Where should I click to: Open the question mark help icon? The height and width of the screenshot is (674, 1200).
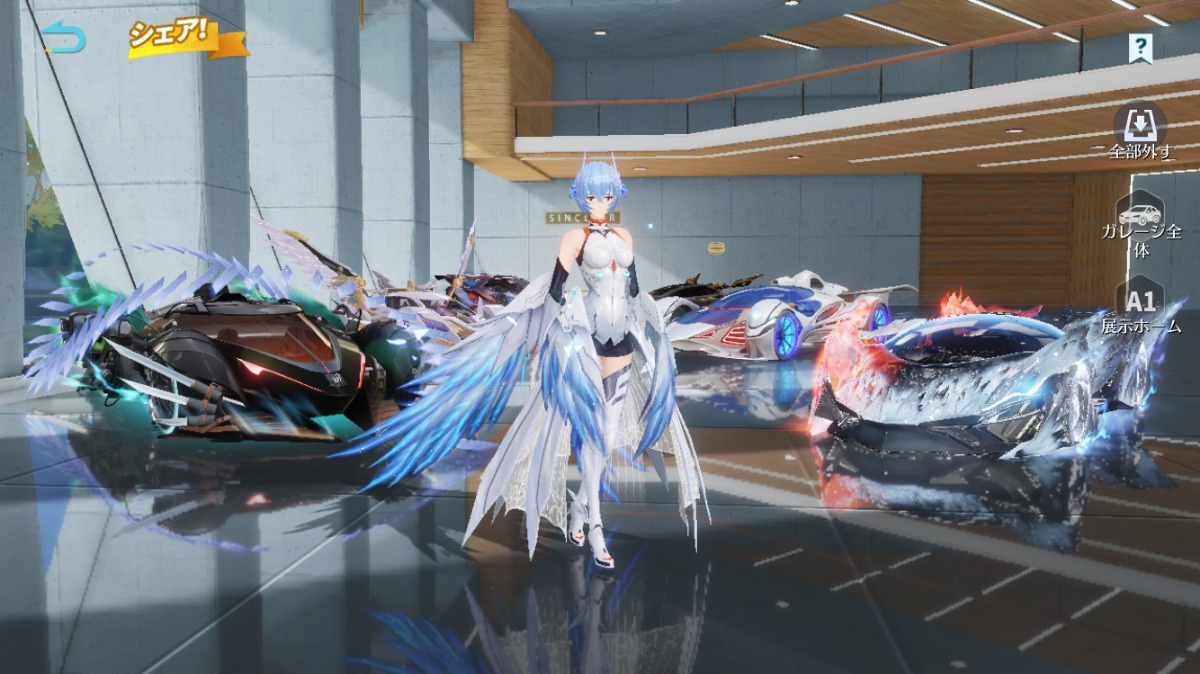1140,46
